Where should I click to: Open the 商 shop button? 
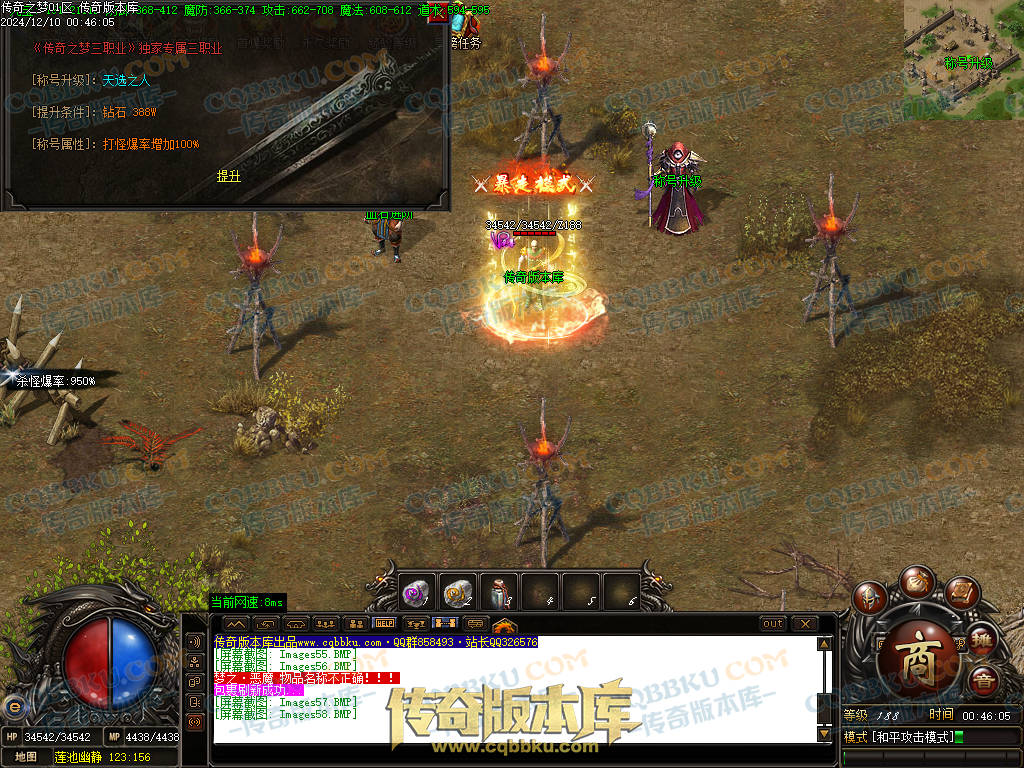tap(919, 659)
